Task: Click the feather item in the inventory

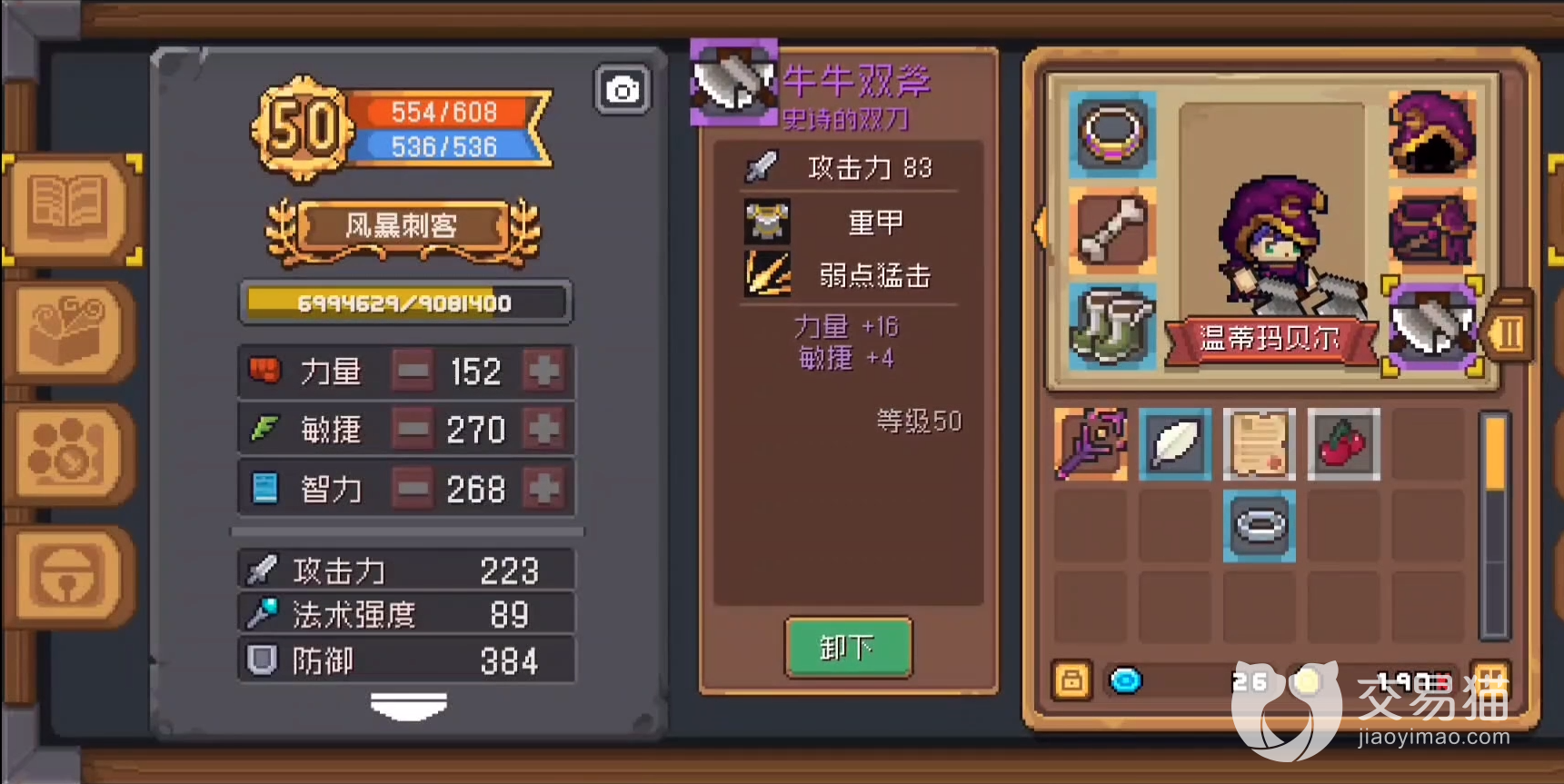Action: (x=1175, y=446)
